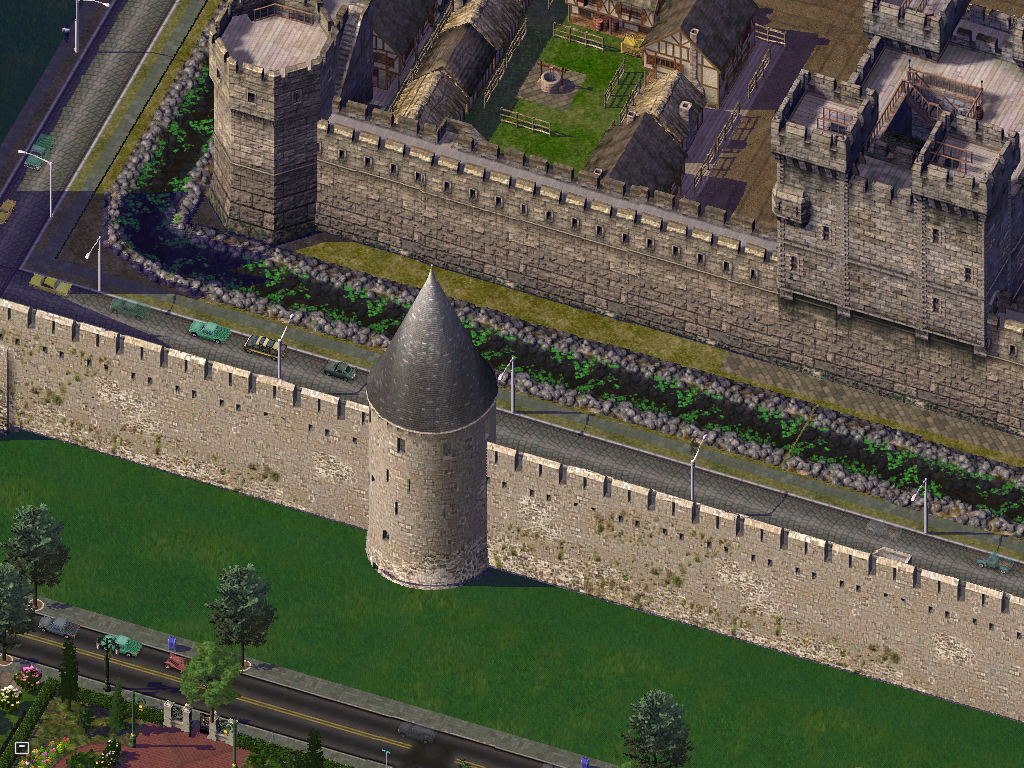Click the small UI restore box icon

tap(22, 747)
